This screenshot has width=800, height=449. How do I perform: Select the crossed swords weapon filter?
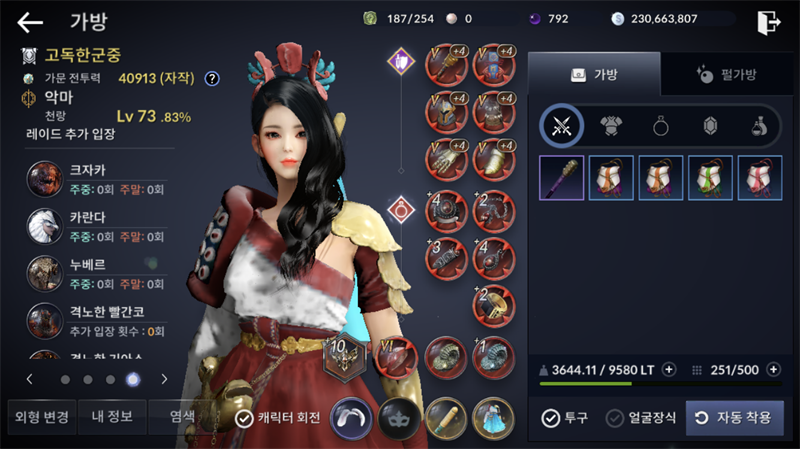tap(561, 126)
